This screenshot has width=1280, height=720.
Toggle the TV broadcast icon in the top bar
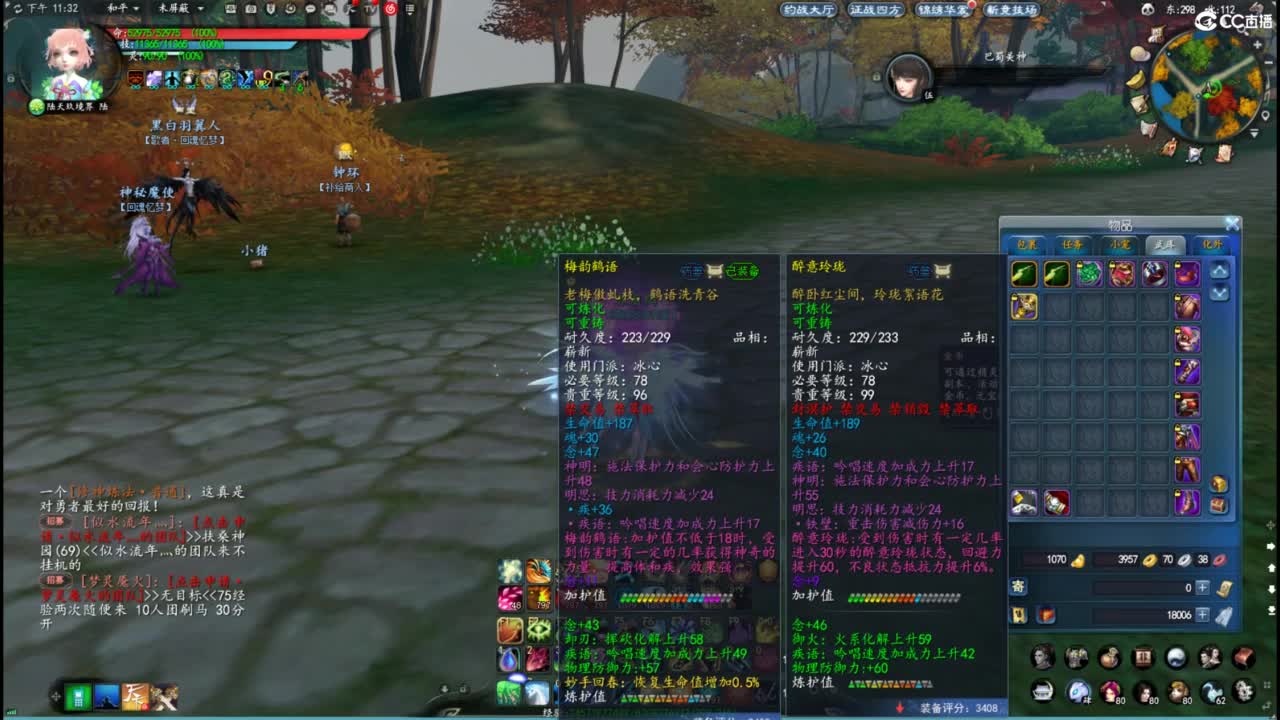coord(368,9)
